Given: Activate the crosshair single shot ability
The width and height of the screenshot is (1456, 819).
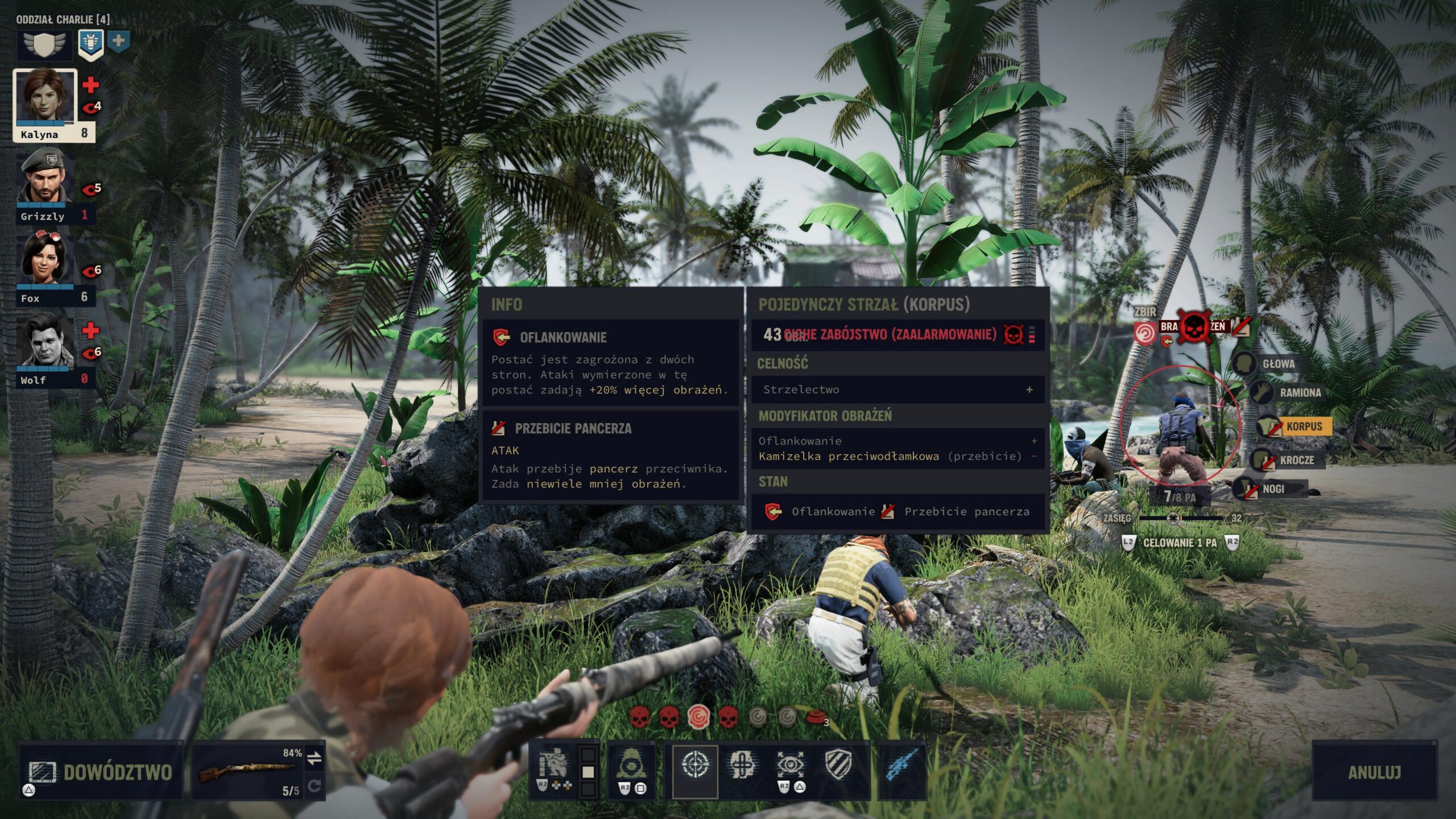Looking at the screenshot, I should [695, 766].
